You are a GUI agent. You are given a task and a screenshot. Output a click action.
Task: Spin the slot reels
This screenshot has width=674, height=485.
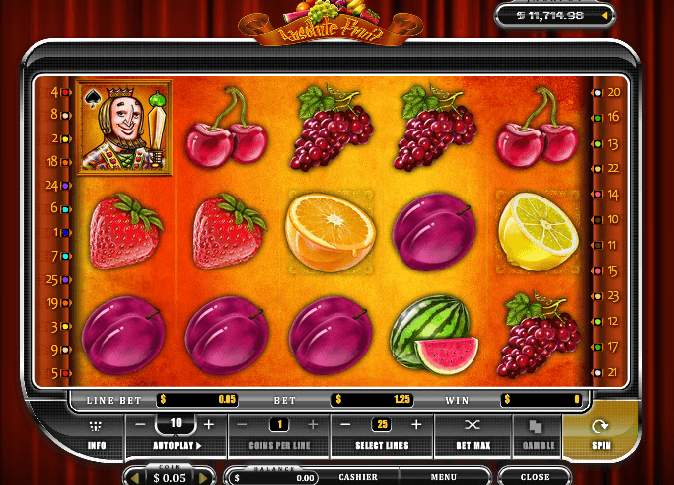(600, 432)
